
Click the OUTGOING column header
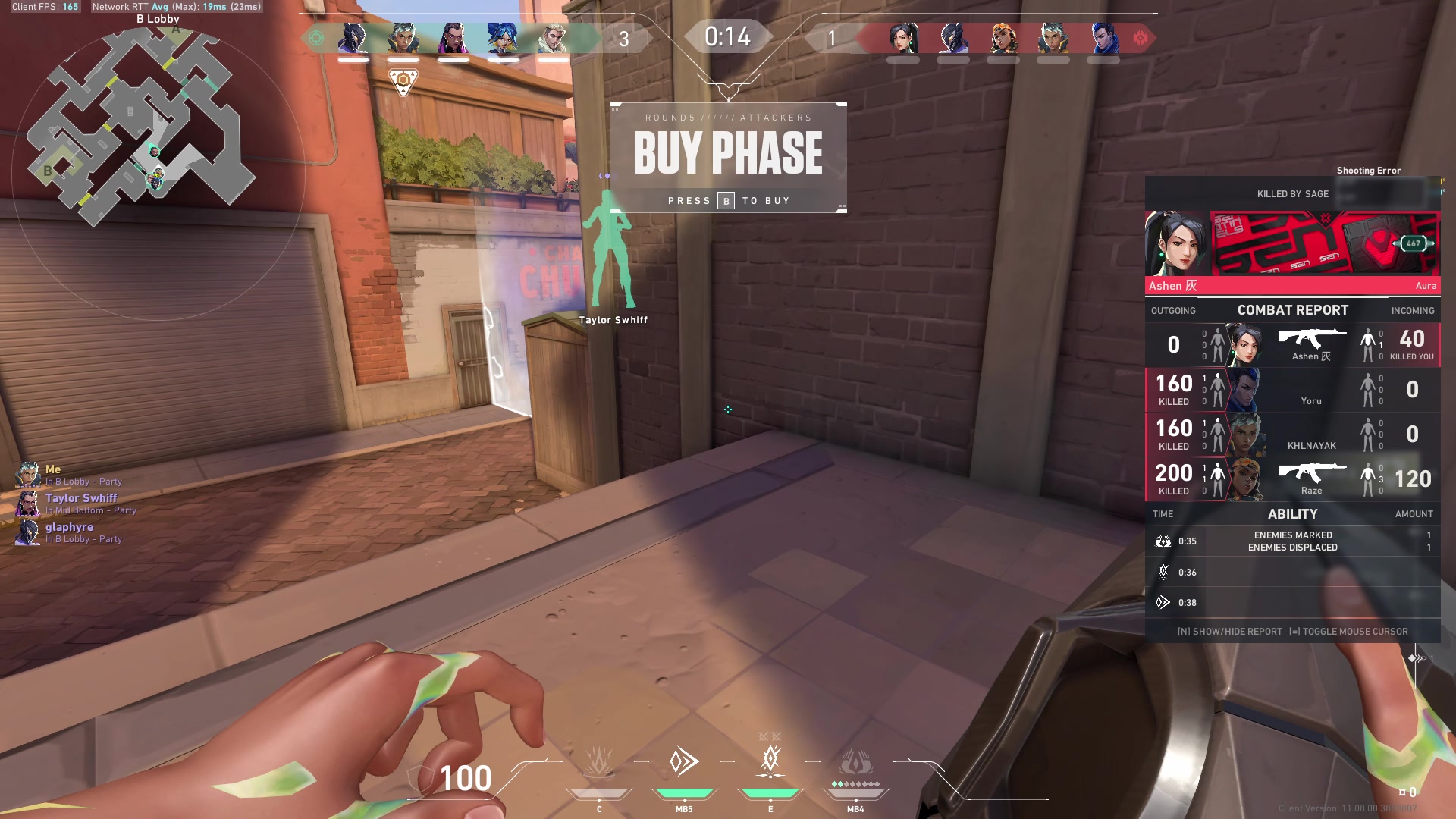[x=1175, y=310]
